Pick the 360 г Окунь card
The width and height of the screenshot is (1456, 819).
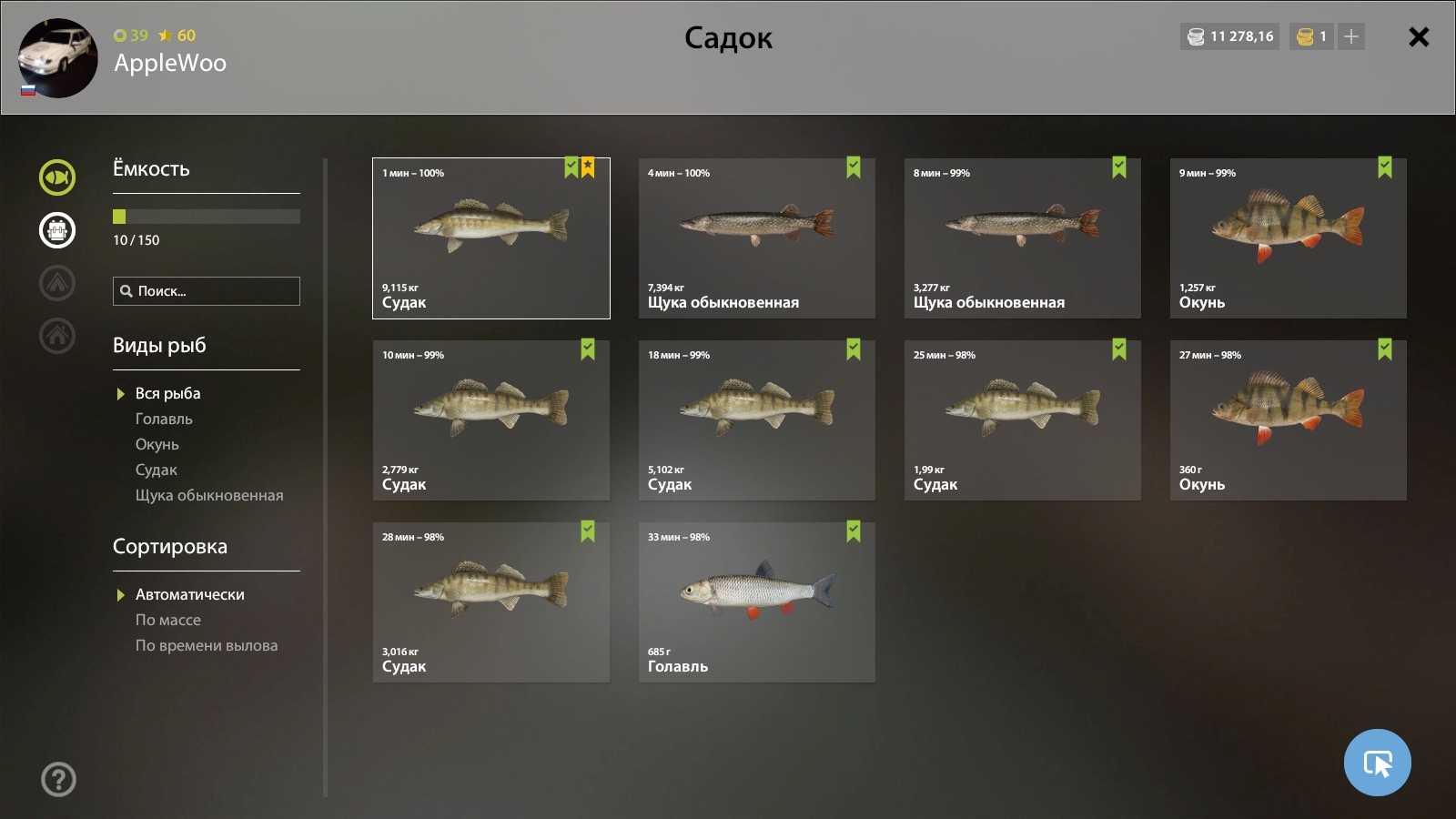pyautogui.click(x=1288, y=420)
